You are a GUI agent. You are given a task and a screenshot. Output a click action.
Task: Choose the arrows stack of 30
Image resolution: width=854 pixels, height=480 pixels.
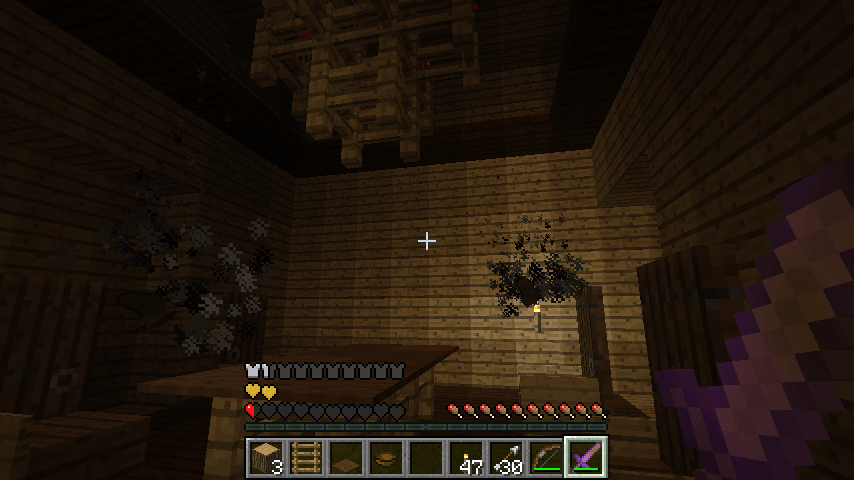506,458
